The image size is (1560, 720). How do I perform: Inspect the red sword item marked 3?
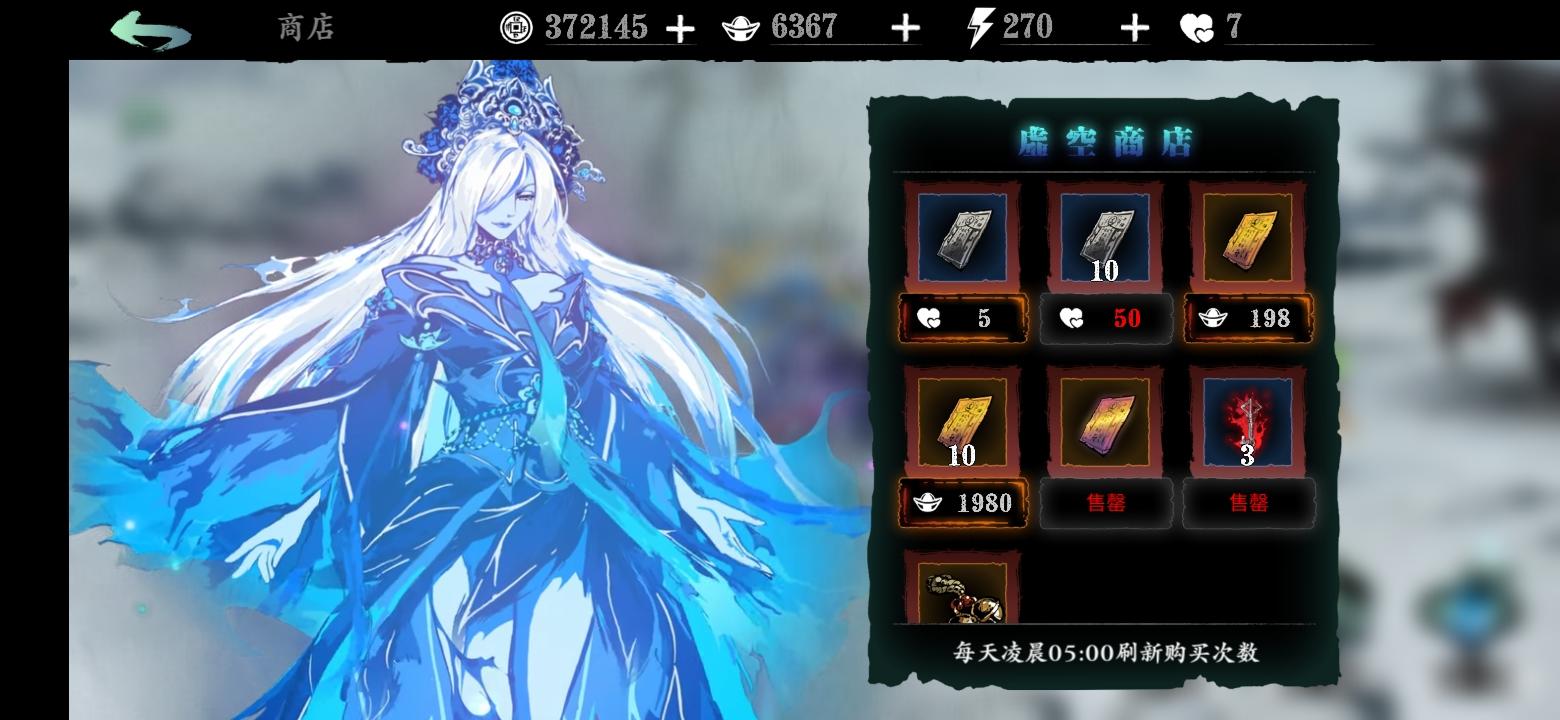[1247, 421]
